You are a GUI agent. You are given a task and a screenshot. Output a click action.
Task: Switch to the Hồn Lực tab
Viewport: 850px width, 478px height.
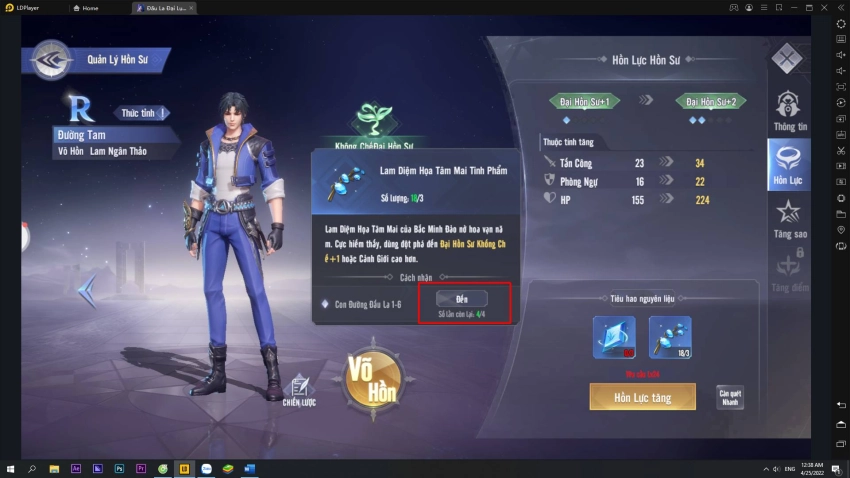[788, 165]
